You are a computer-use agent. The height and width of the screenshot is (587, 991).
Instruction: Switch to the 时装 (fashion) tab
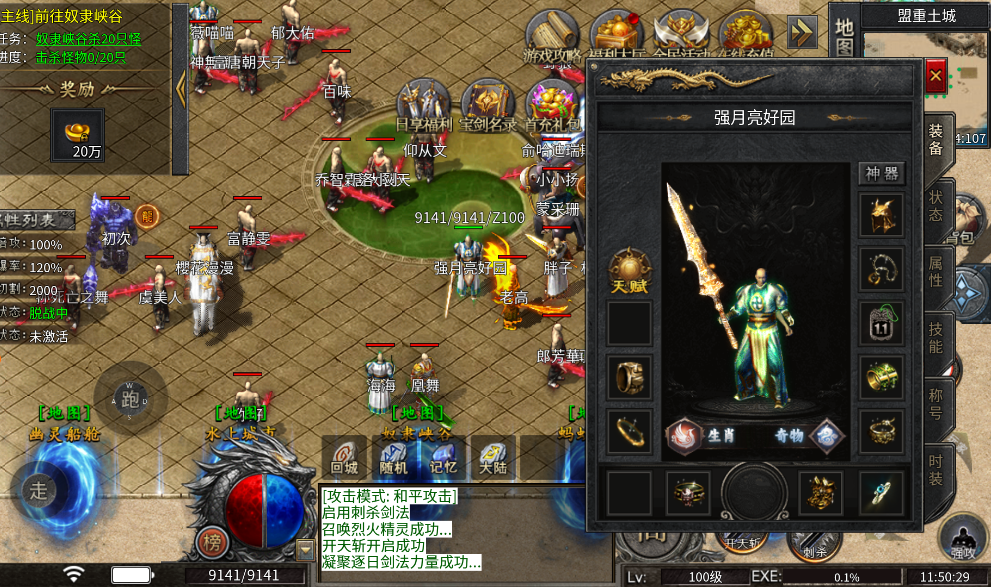point(936,470)
